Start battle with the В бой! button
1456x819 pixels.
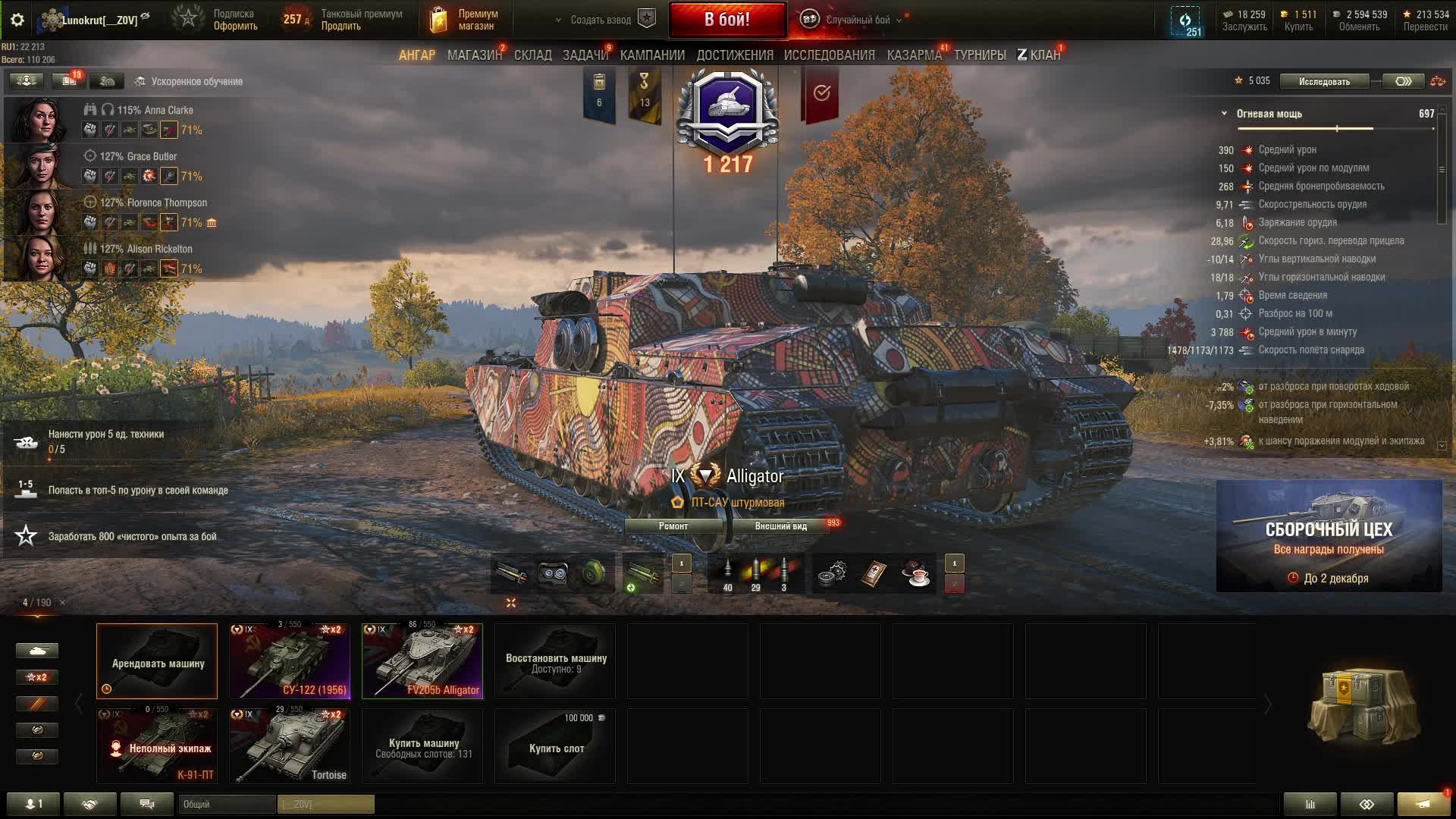coord(726,20)
